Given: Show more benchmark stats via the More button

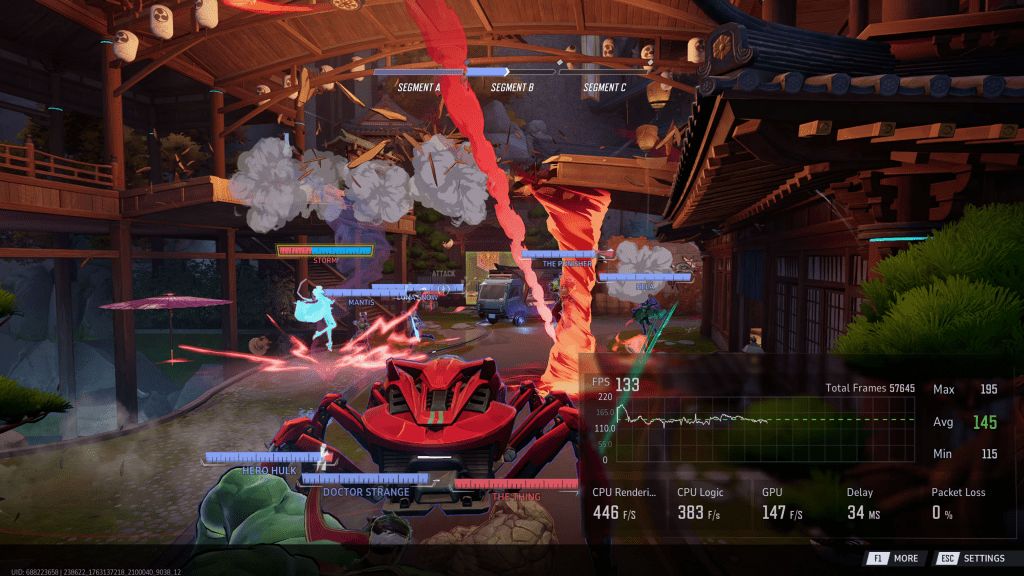Looking at the screenshot, I should 895,558.
